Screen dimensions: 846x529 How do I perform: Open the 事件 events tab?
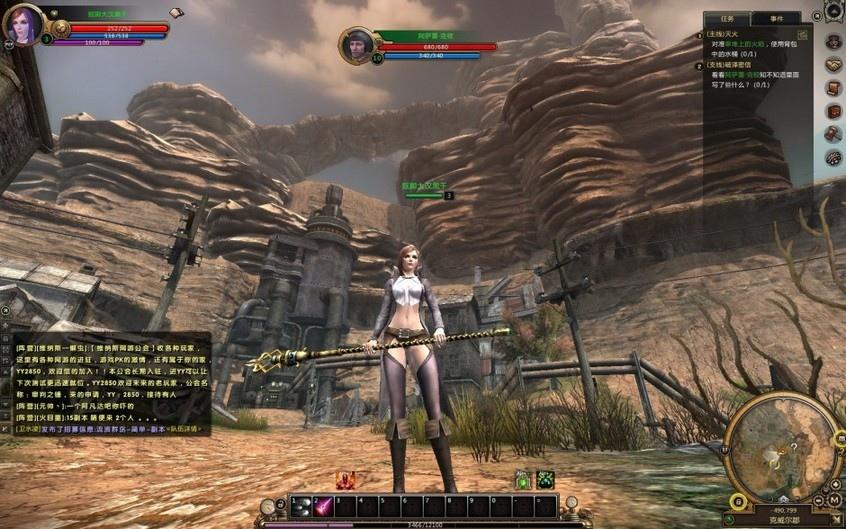tap(776, 18)
